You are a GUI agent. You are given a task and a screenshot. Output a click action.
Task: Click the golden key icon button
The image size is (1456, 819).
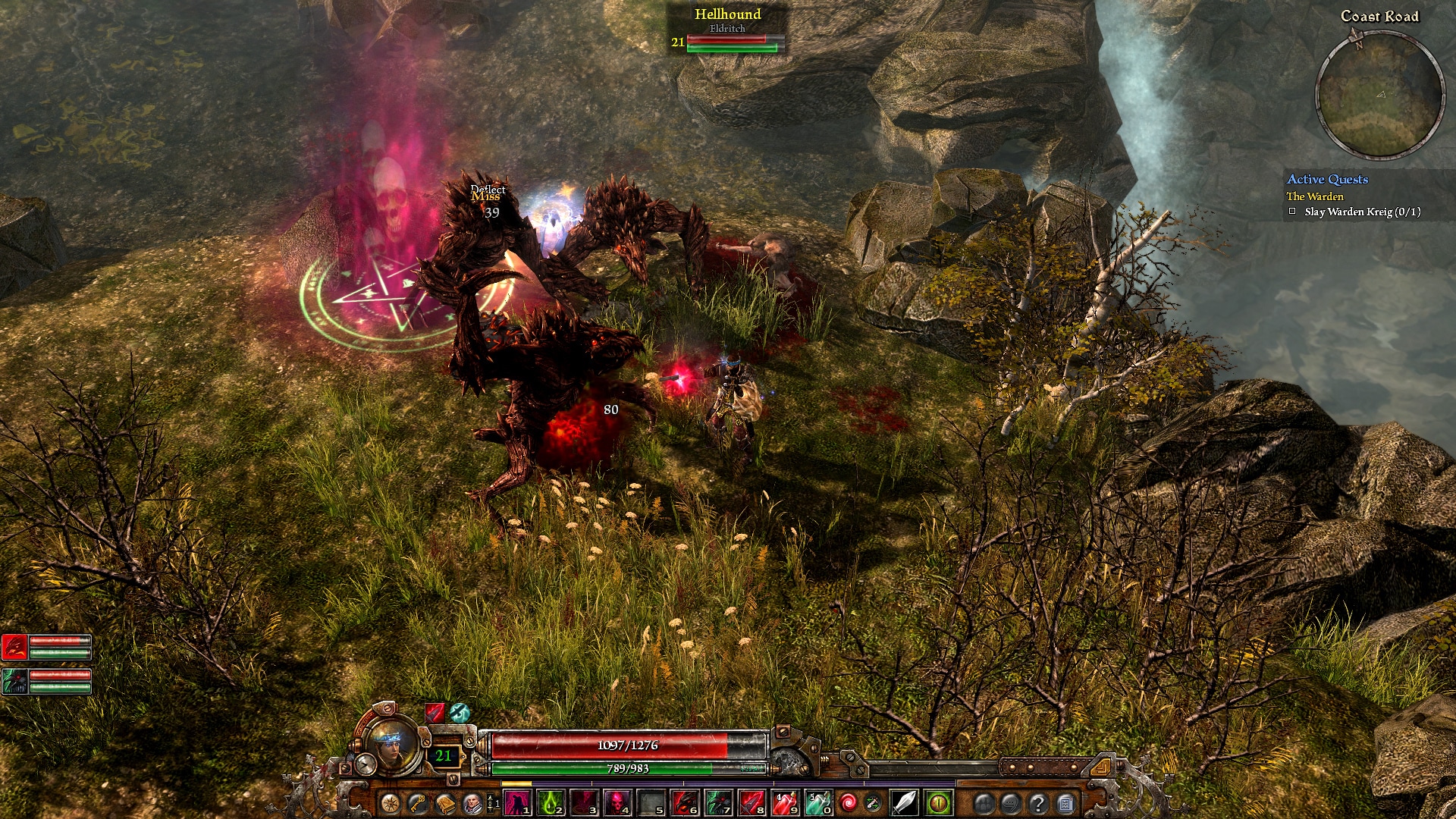pos(417,803)
